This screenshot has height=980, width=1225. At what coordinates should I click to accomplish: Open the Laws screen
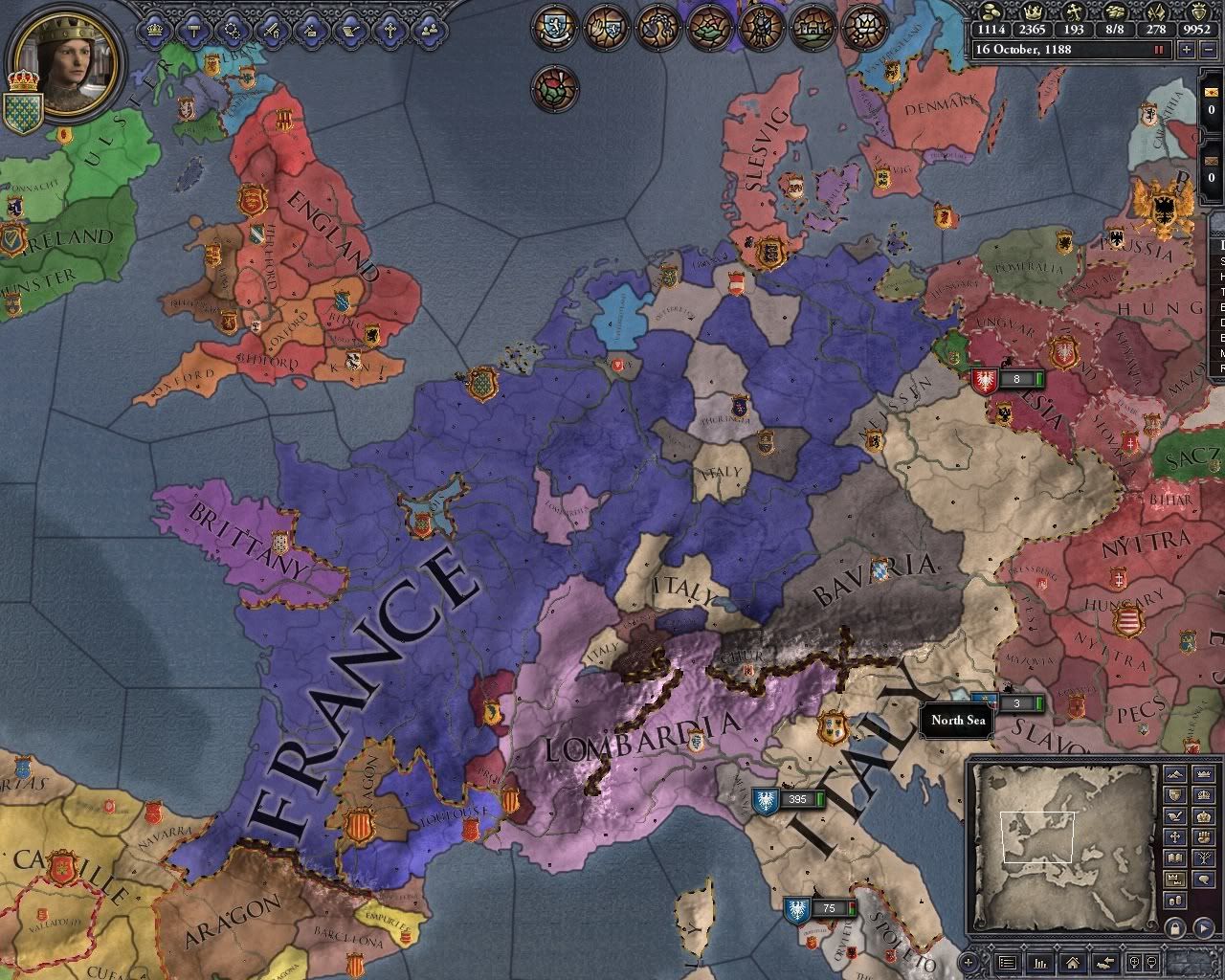click(x=193, y=29)
